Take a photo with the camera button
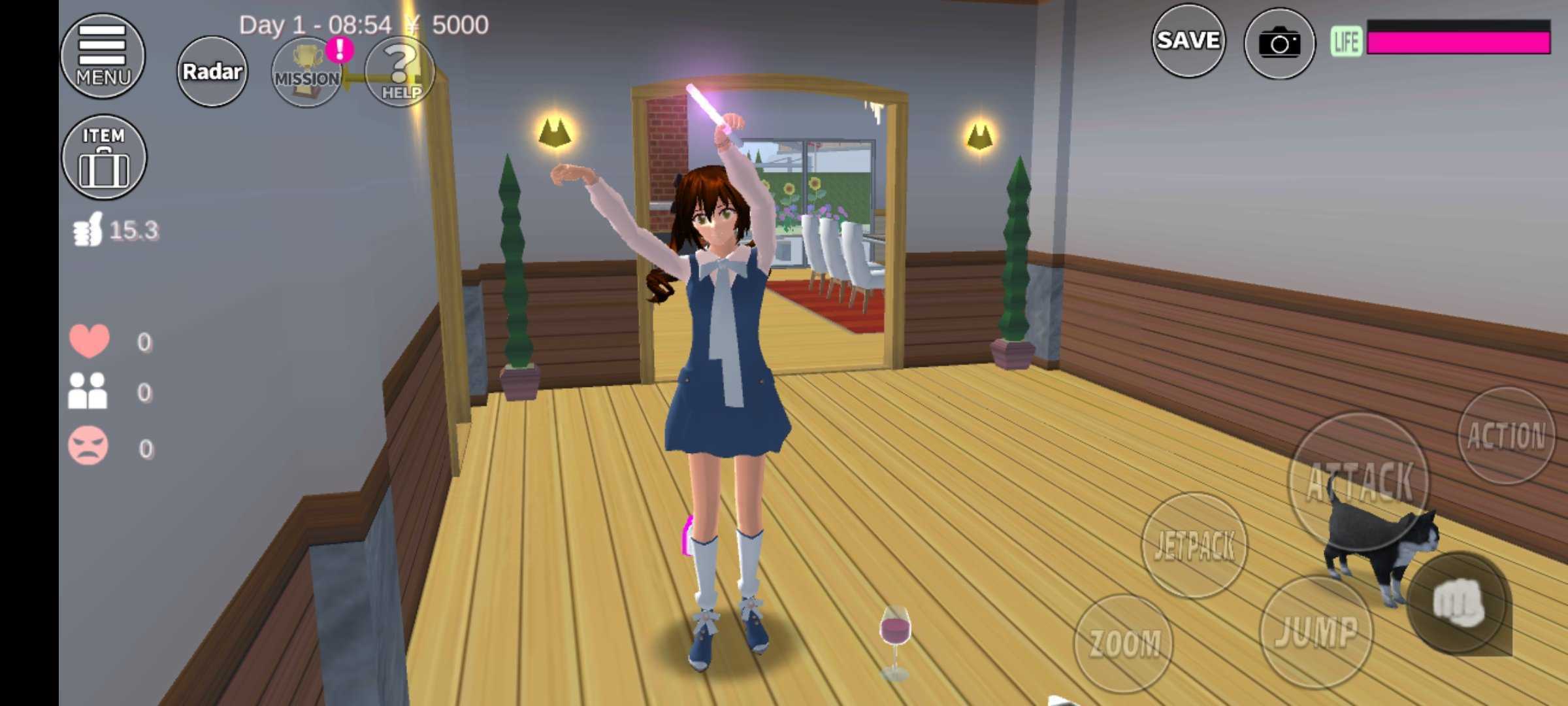This screenshot has height=706, width=1568. tap(1279, 44)
